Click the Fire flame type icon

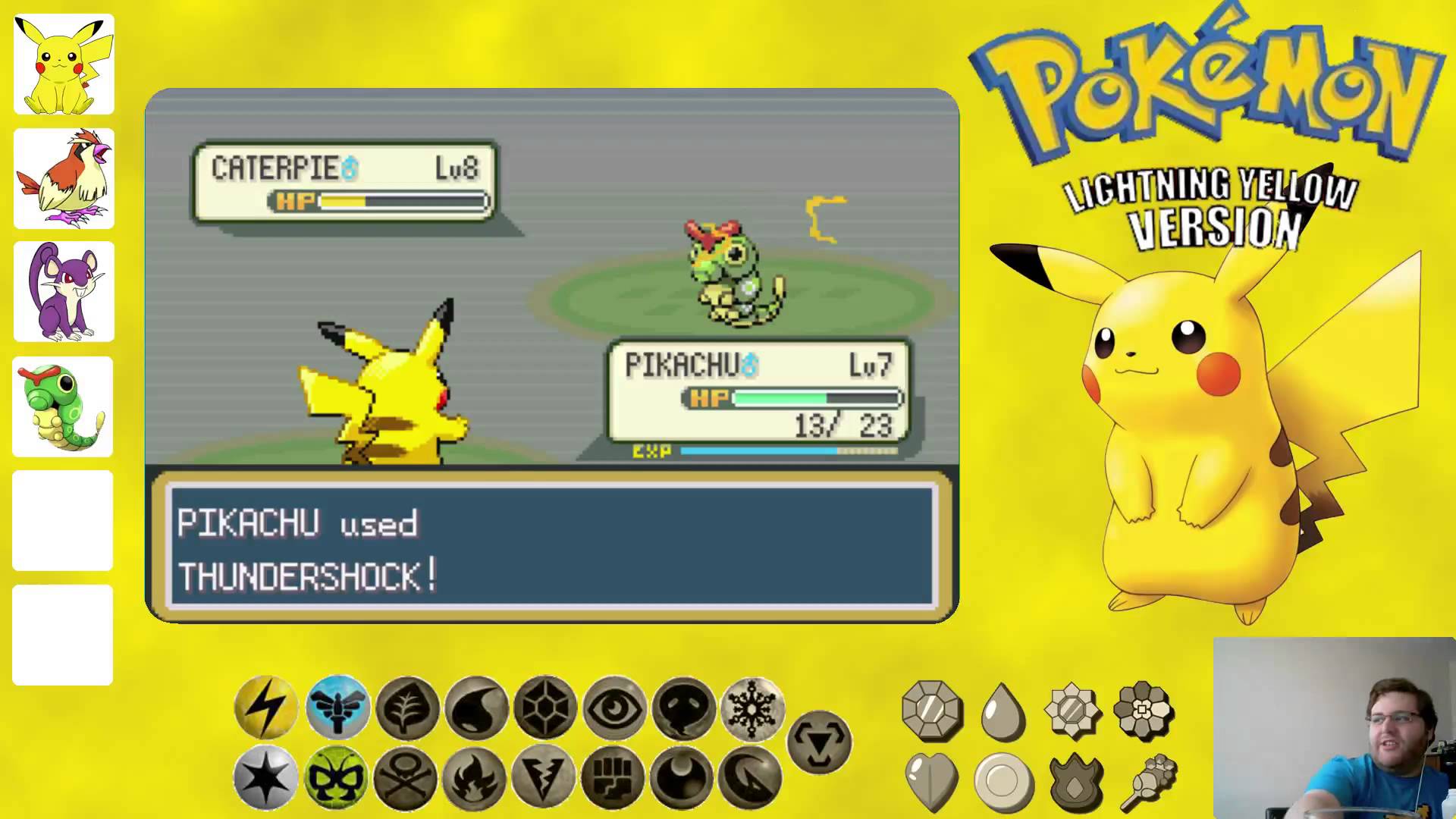click(475, 777)
